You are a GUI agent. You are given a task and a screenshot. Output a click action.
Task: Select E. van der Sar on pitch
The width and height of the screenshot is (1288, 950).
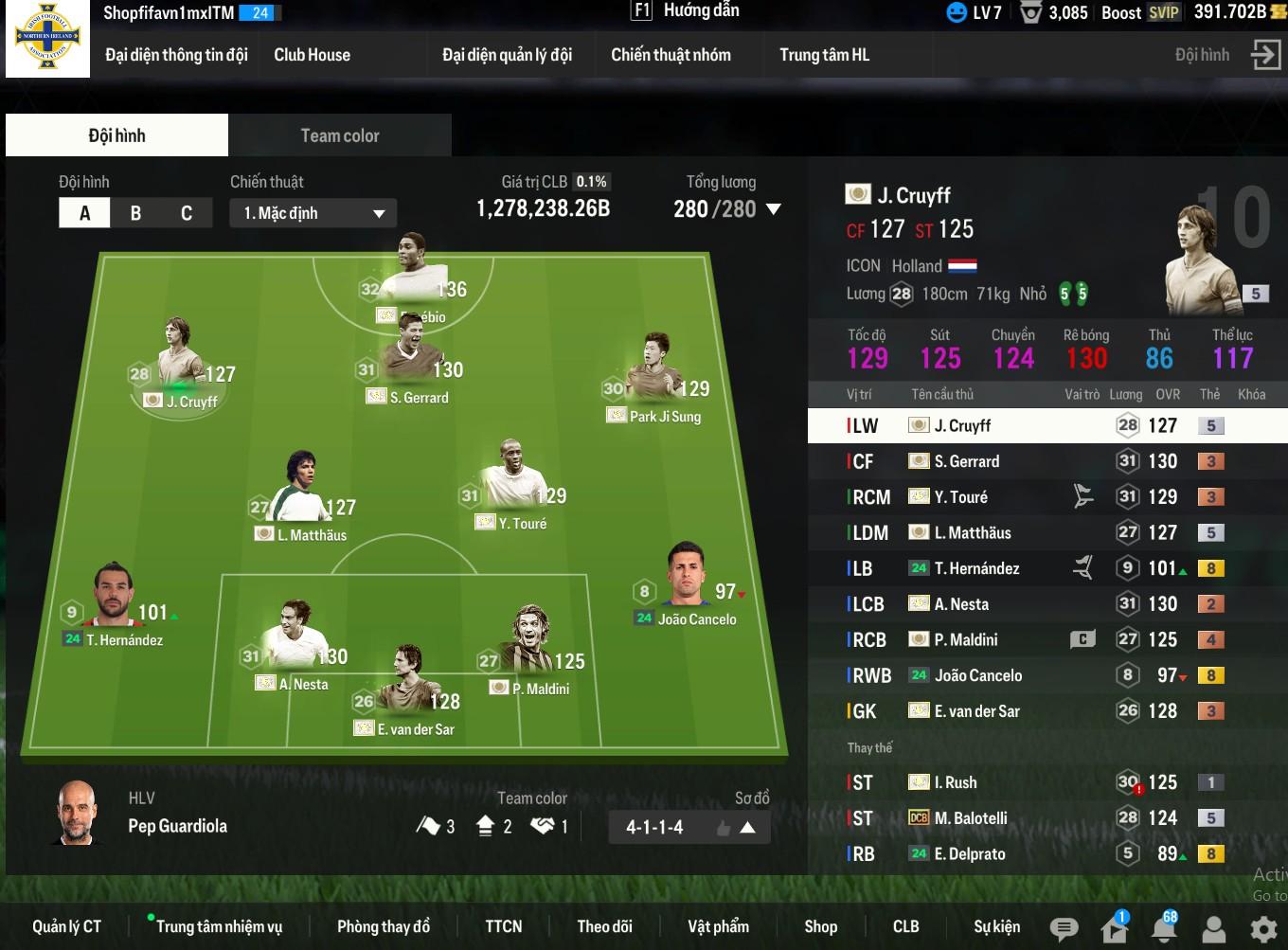pyautogui.click(x=413, y=701)
